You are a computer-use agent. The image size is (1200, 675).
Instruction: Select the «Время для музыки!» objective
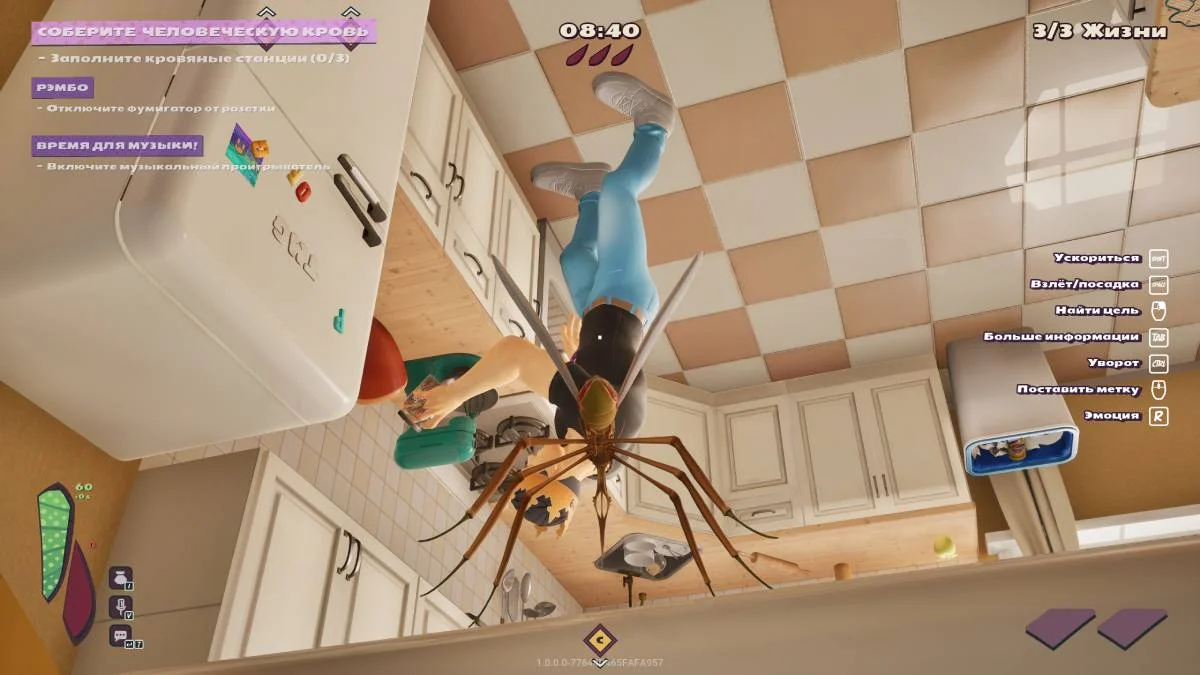pyautogui.click(x=118, y=146)
